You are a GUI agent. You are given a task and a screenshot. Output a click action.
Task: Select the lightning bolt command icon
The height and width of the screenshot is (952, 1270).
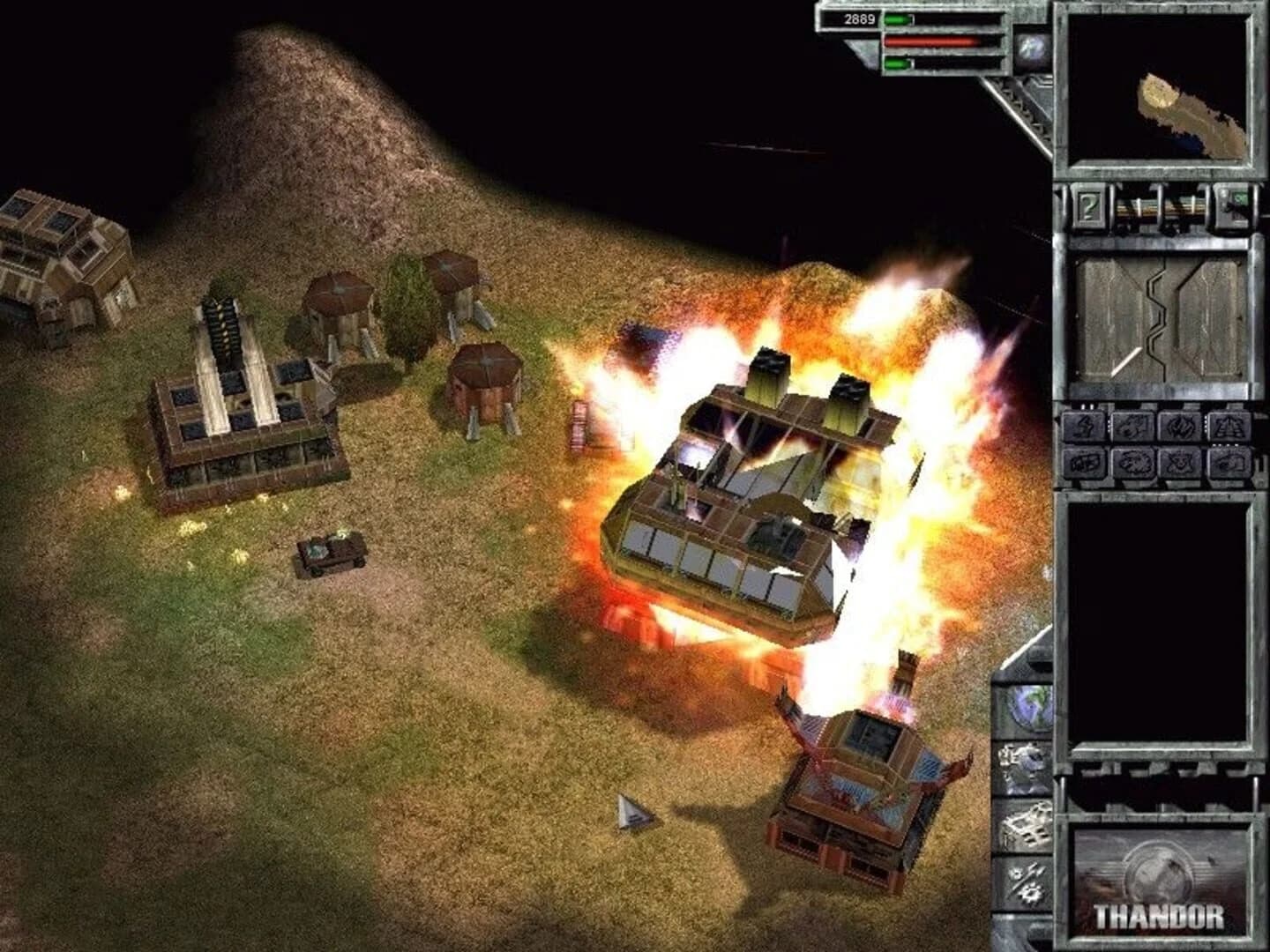tap(1083, 428)
